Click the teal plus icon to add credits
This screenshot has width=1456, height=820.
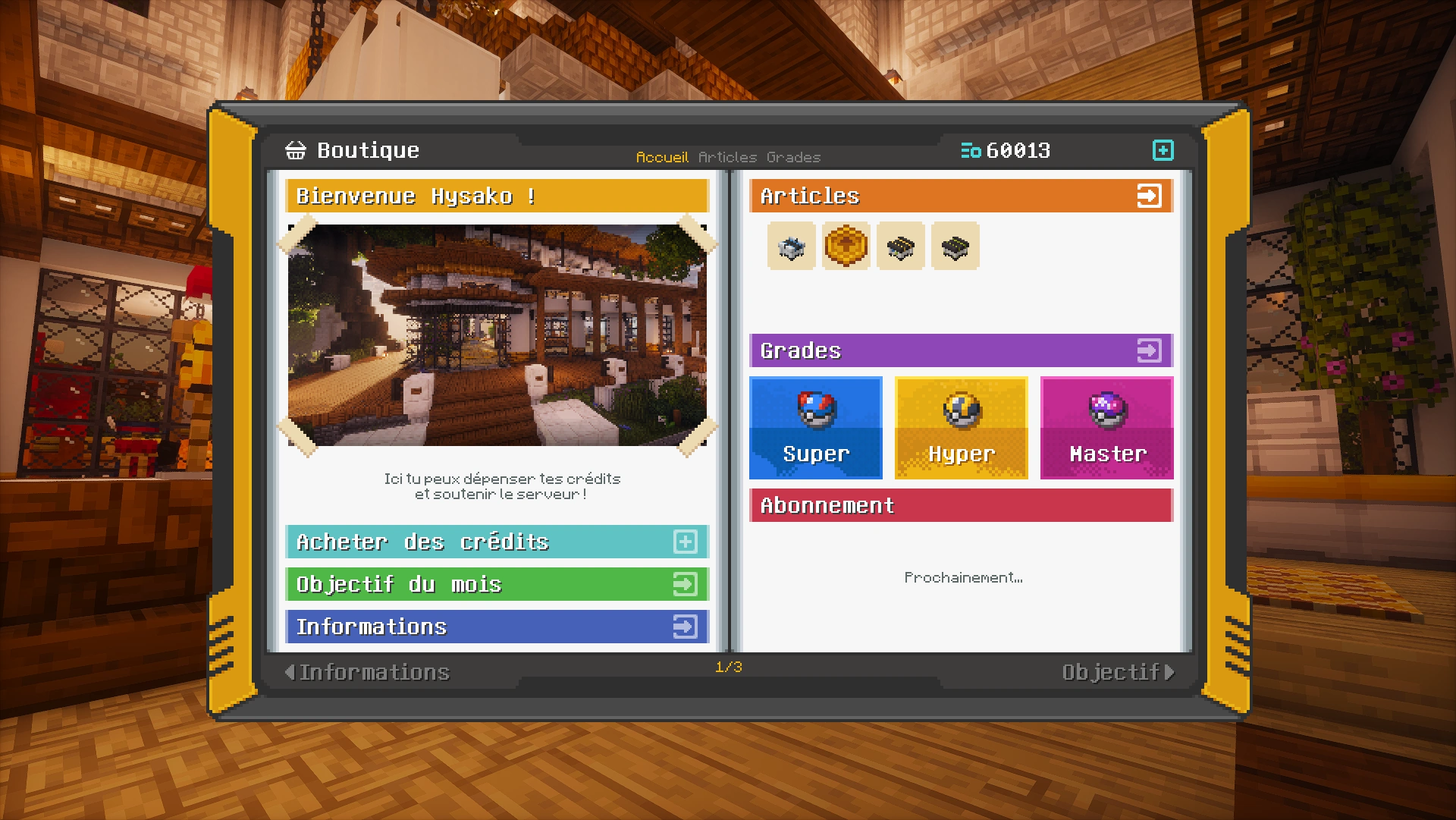pyautogui.click(x=1164, y=150)
